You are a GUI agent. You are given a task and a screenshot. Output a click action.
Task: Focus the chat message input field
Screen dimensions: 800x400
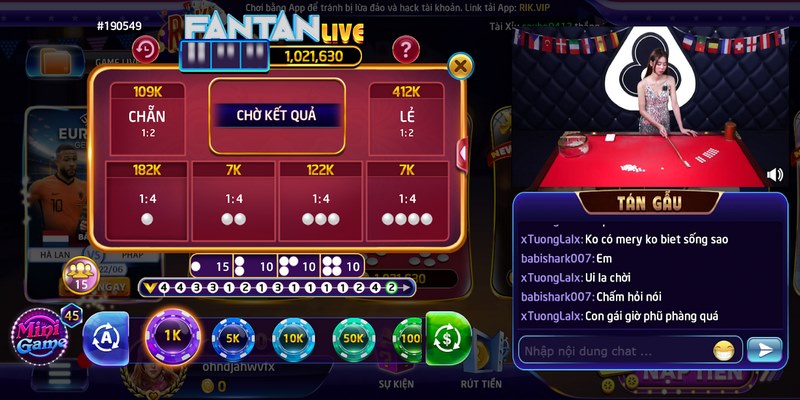point(612,351)
